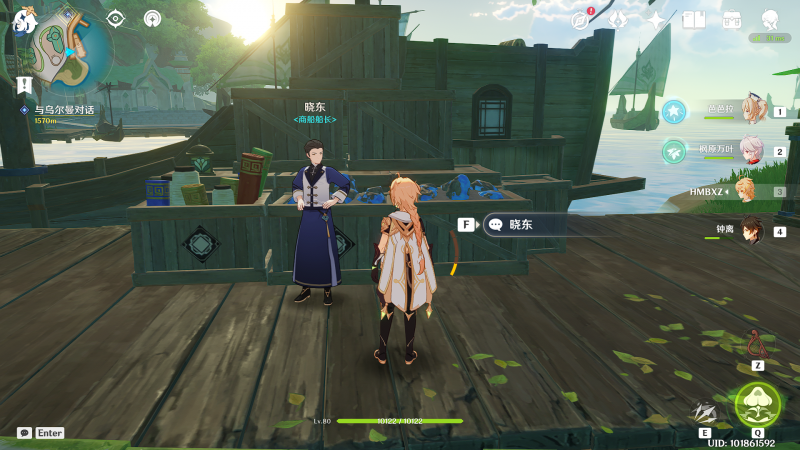
Task: Switch to party member 钟离
Action: point(750,230)
